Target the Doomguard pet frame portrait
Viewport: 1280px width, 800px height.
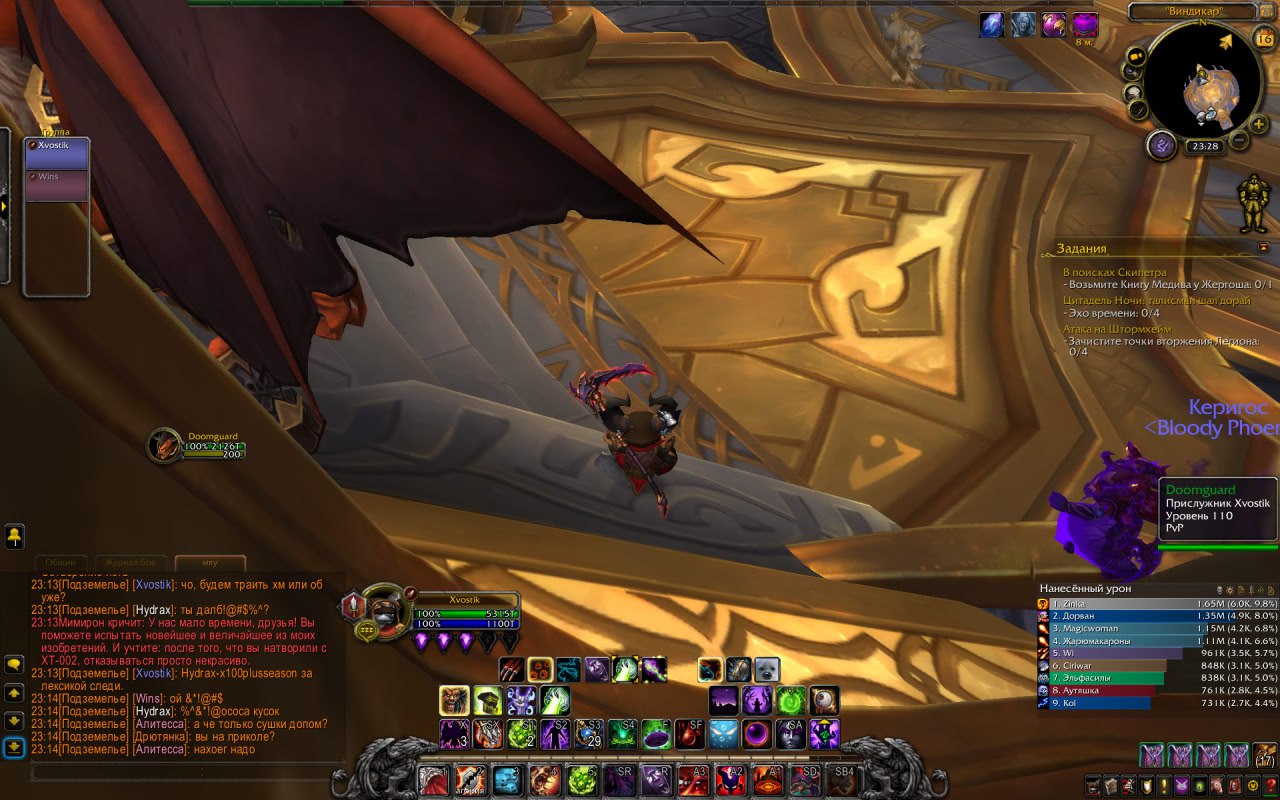pos(163,446)
